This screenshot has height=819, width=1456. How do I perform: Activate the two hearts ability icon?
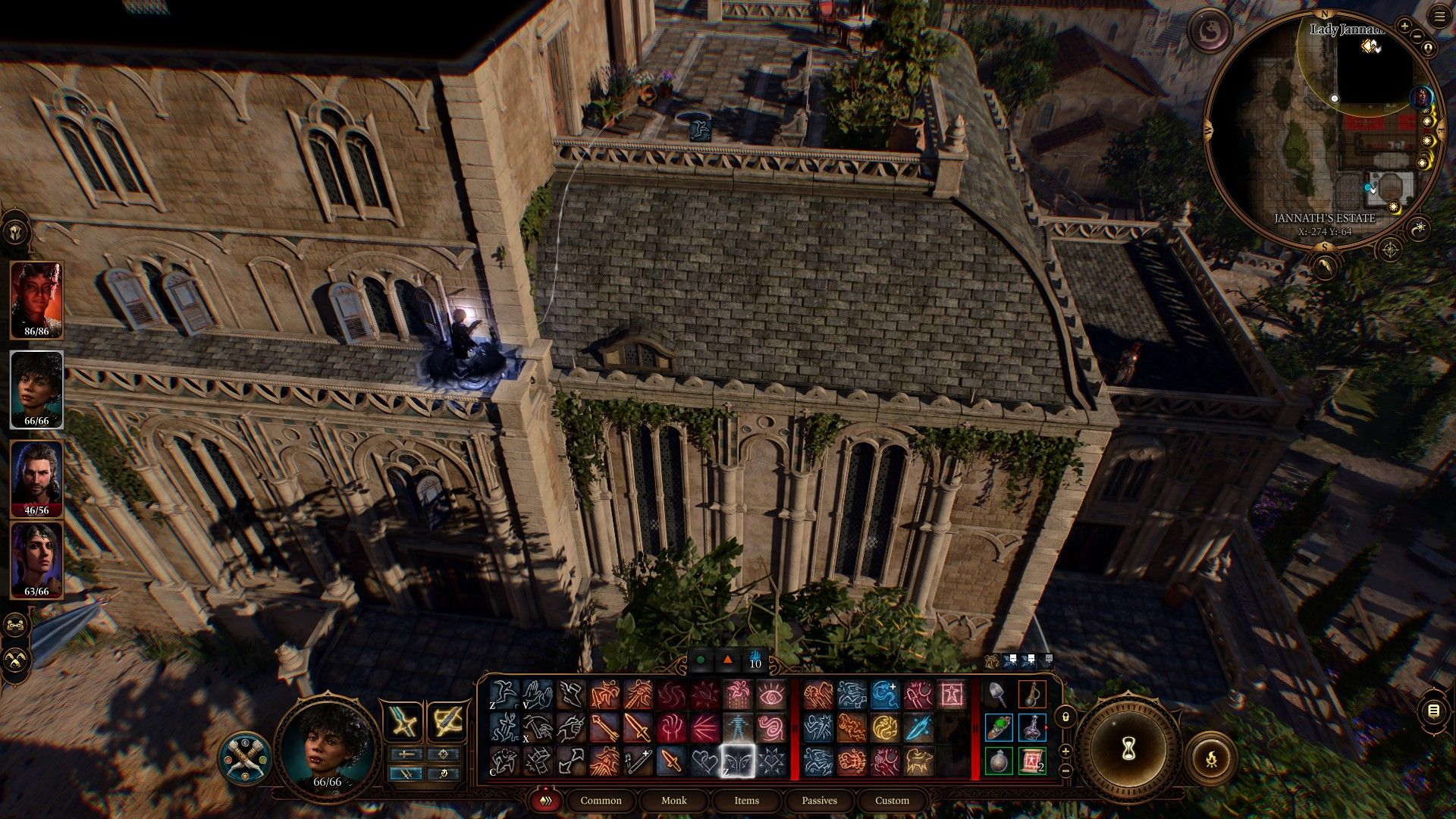704,761
